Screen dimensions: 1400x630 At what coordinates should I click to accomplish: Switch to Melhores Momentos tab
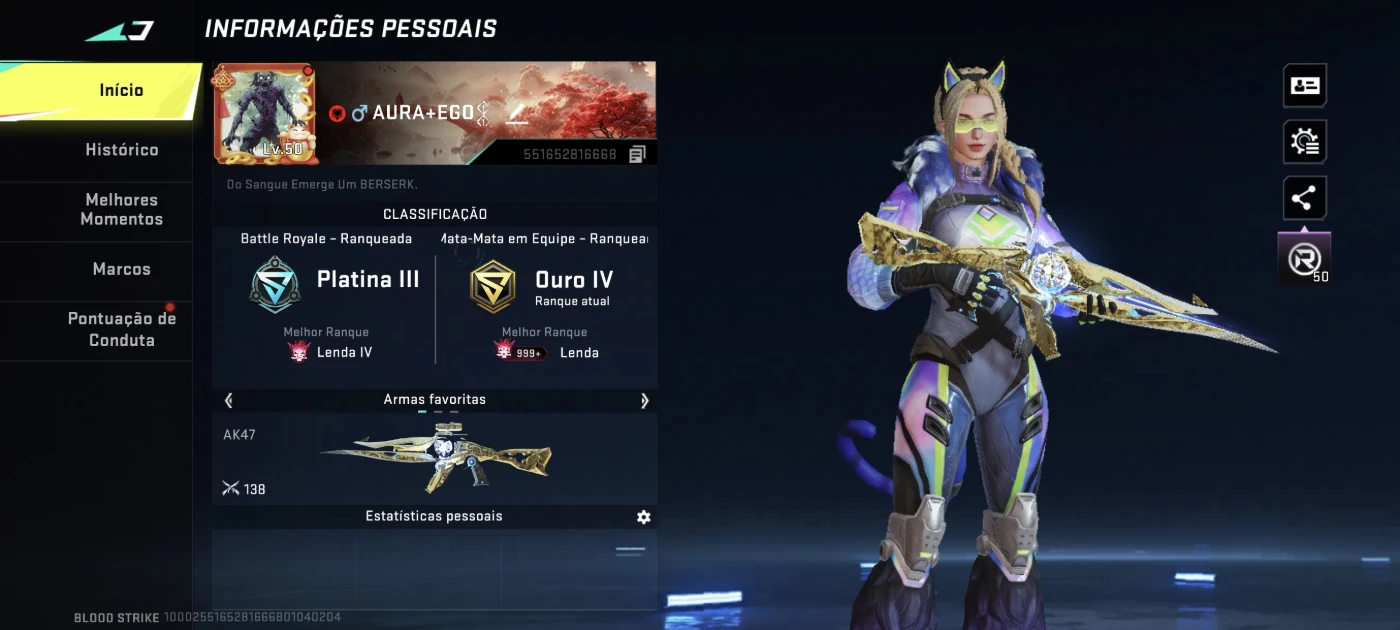pos(121,210)
